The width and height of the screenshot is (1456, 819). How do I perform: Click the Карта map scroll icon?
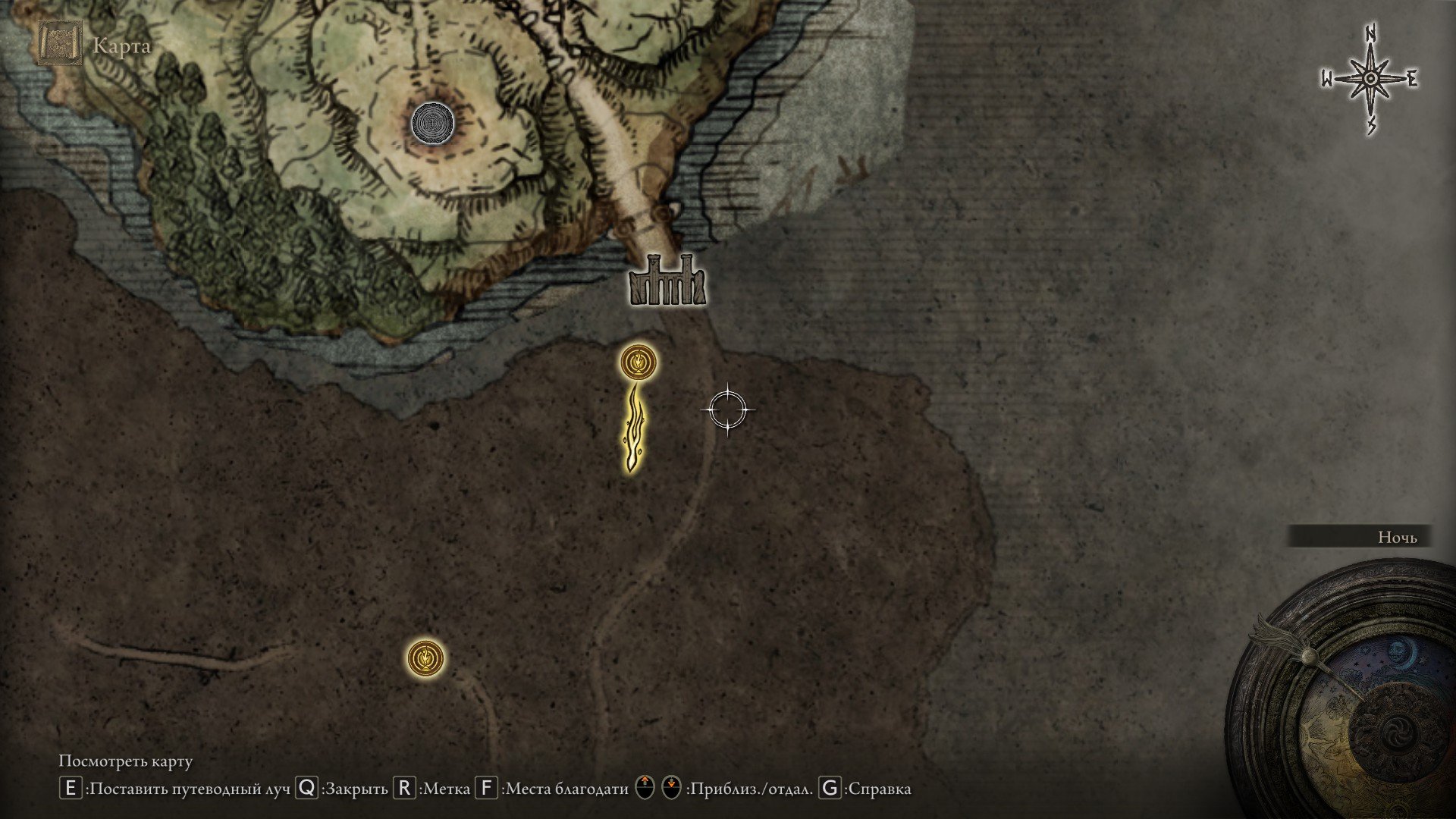60,45
